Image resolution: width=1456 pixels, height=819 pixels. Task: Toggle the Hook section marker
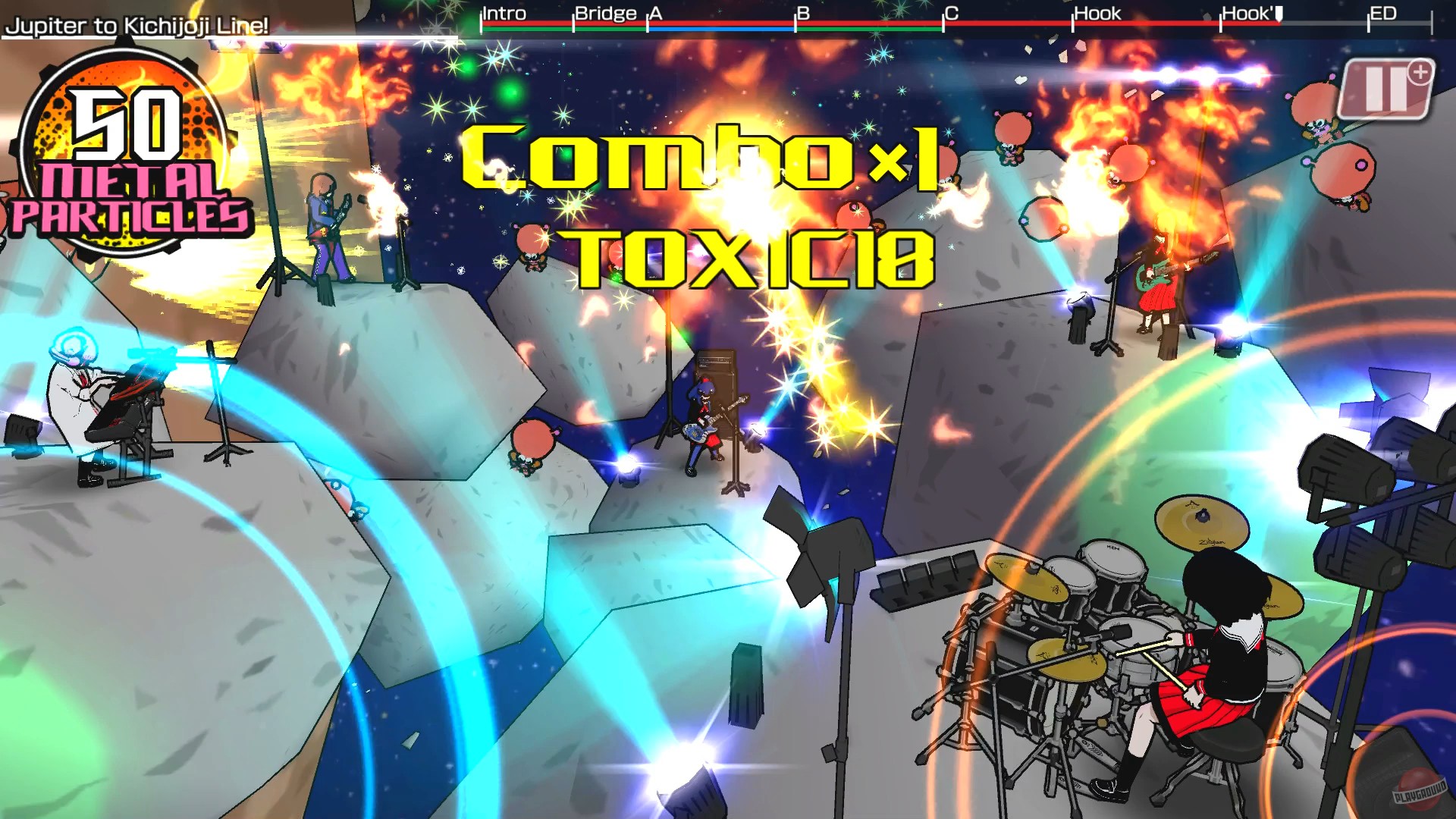1097,13
